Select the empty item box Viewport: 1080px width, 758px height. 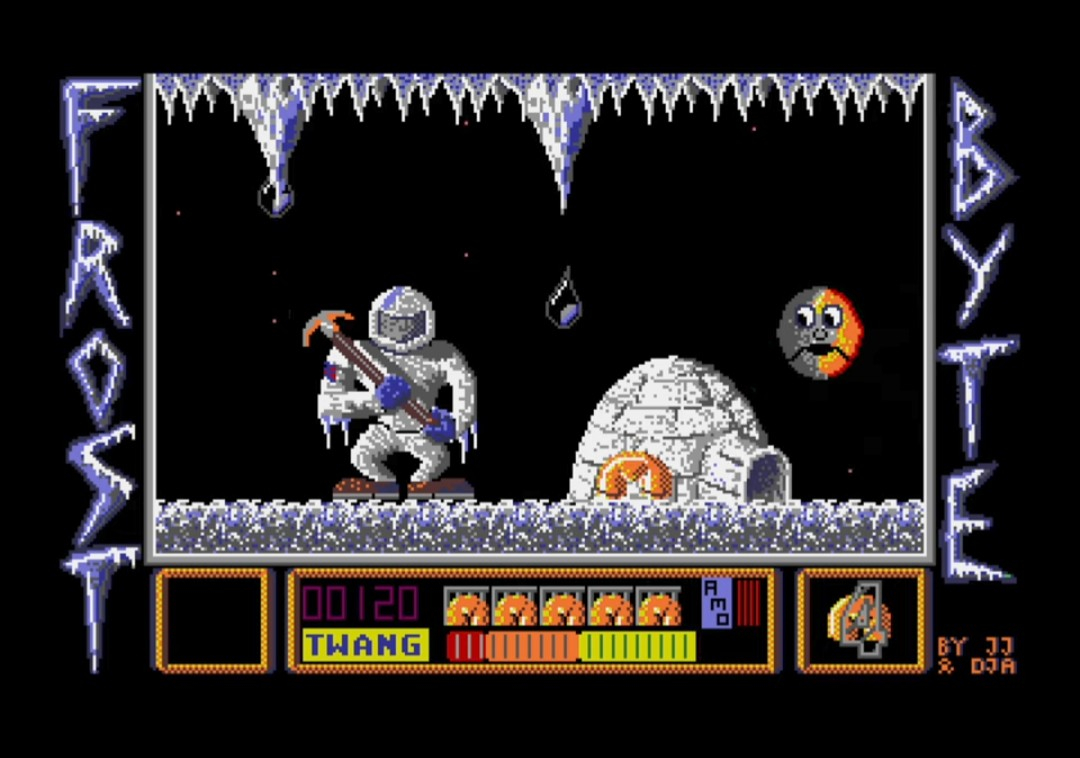(x=212, y=620)
